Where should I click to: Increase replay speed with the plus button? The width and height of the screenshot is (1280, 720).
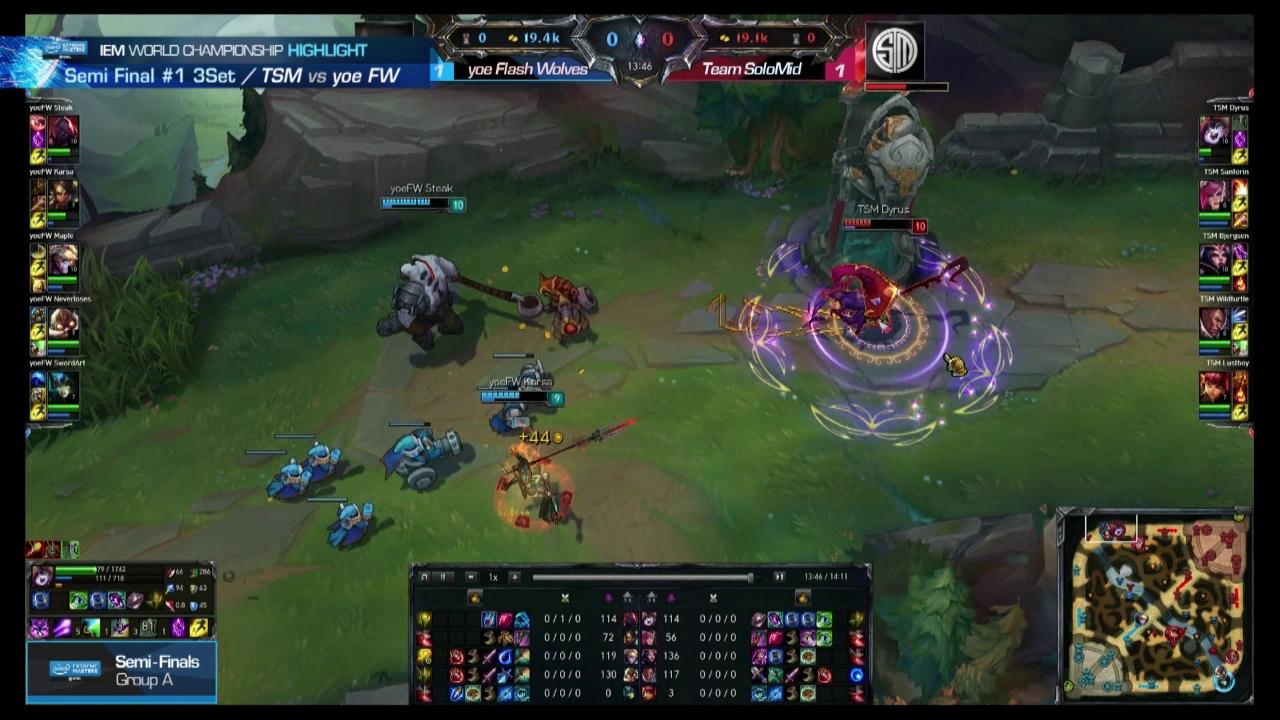point(515,577)
